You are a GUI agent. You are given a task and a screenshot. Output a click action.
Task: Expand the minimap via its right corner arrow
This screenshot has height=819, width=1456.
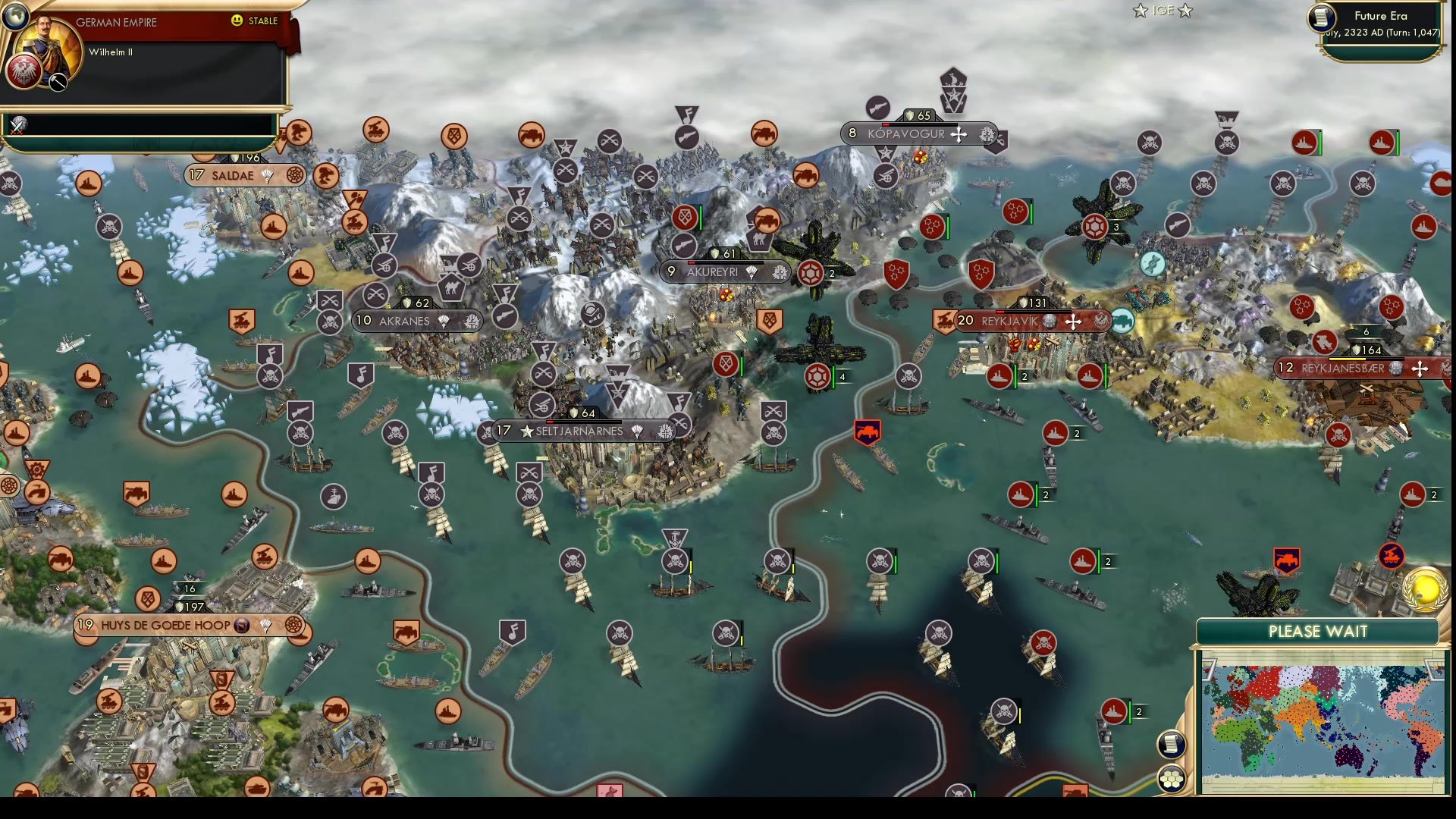tap(1434, 670)
